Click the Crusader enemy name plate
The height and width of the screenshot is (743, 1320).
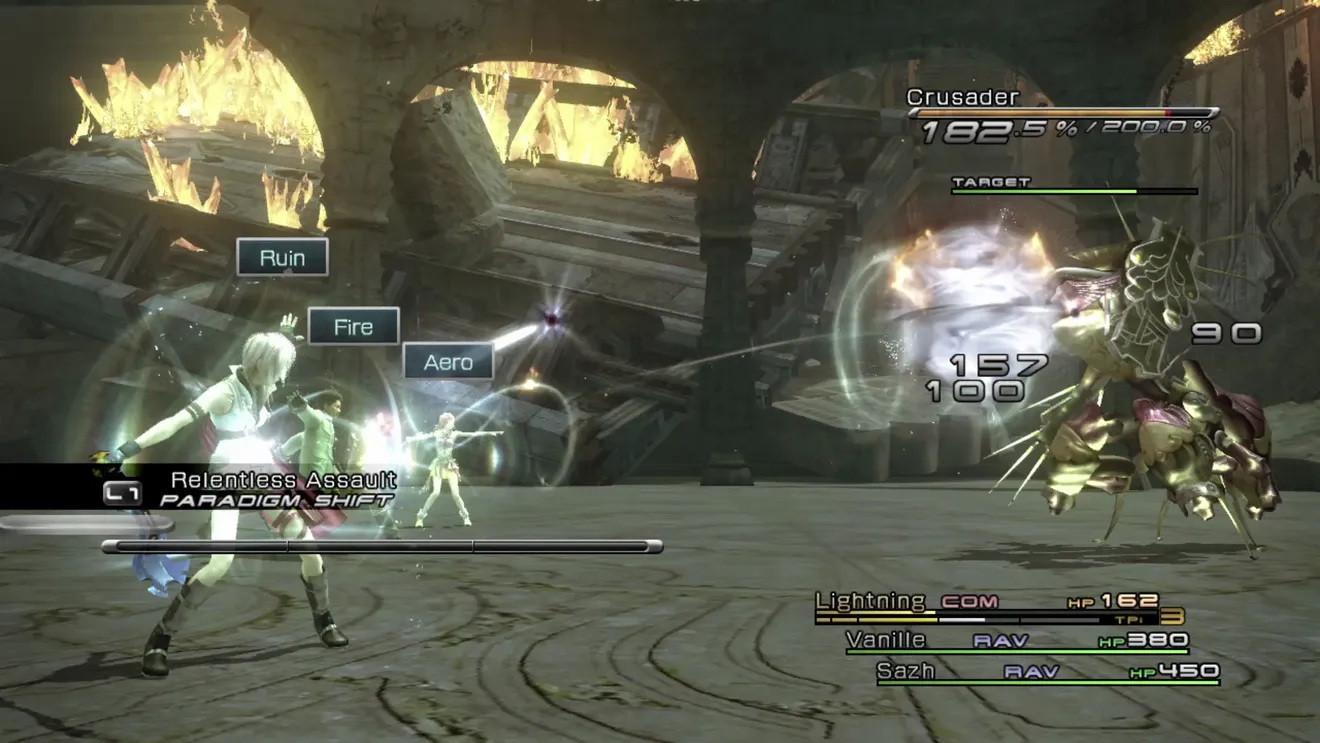tap(948, 97)
